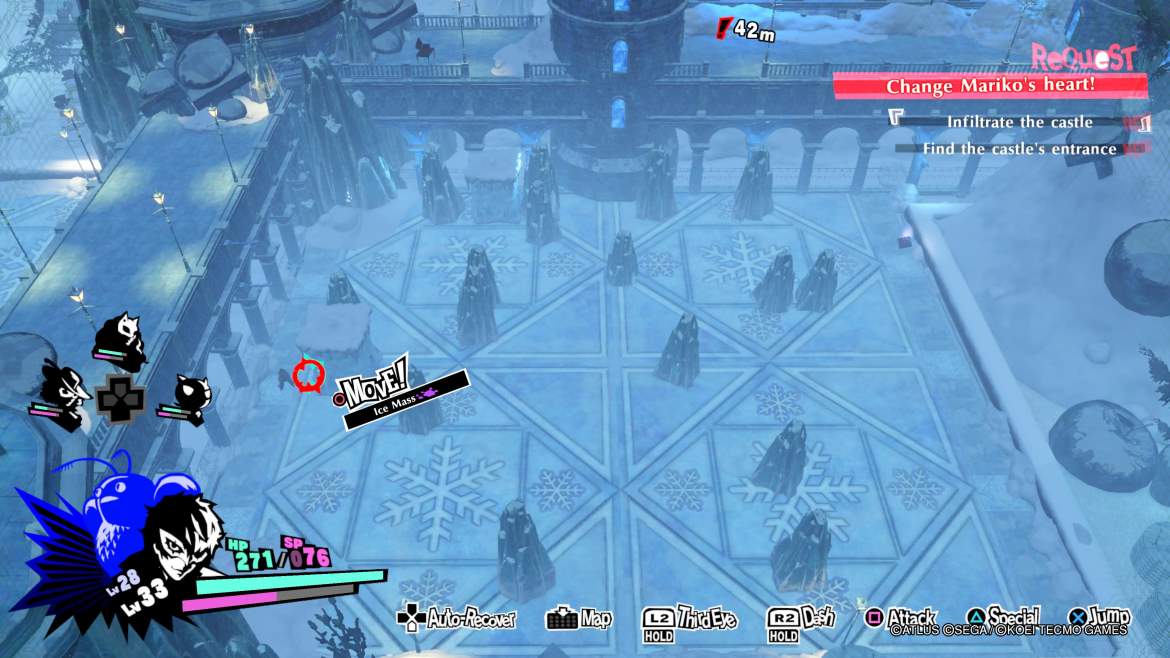Click the party-switch cross icon
Screen dimensions: 1170x658
coord(120,397)
